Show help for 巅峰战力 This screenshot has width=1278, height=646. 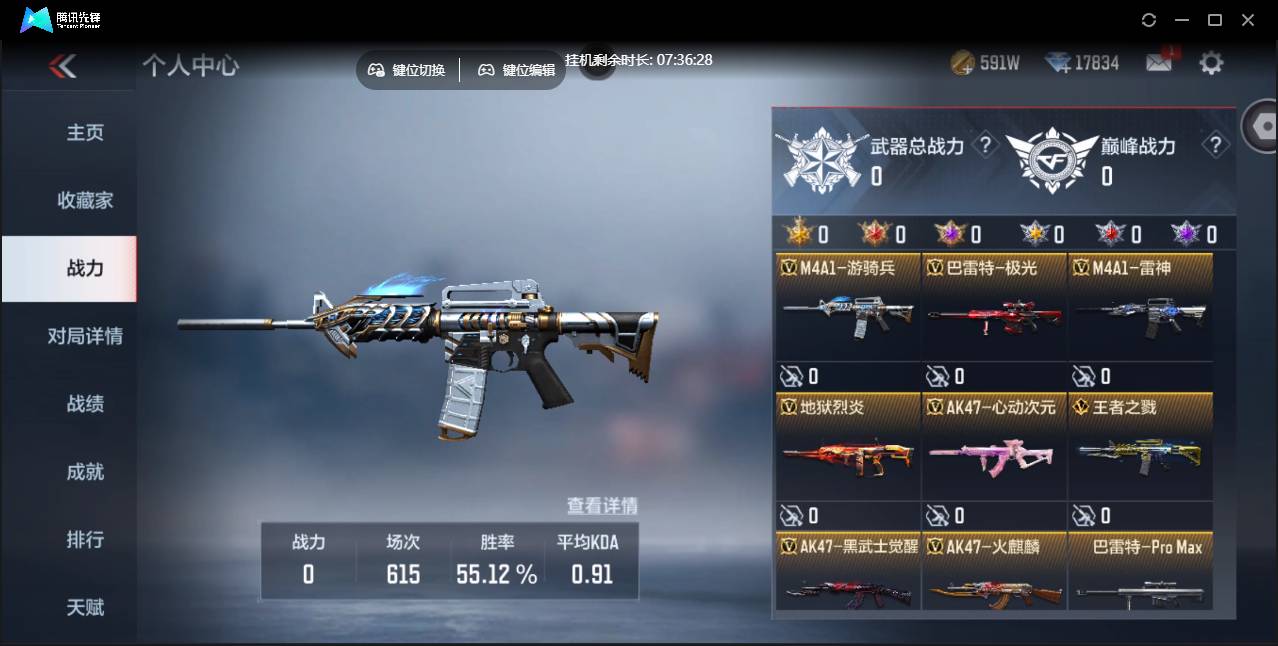[x=1215, y=146]
